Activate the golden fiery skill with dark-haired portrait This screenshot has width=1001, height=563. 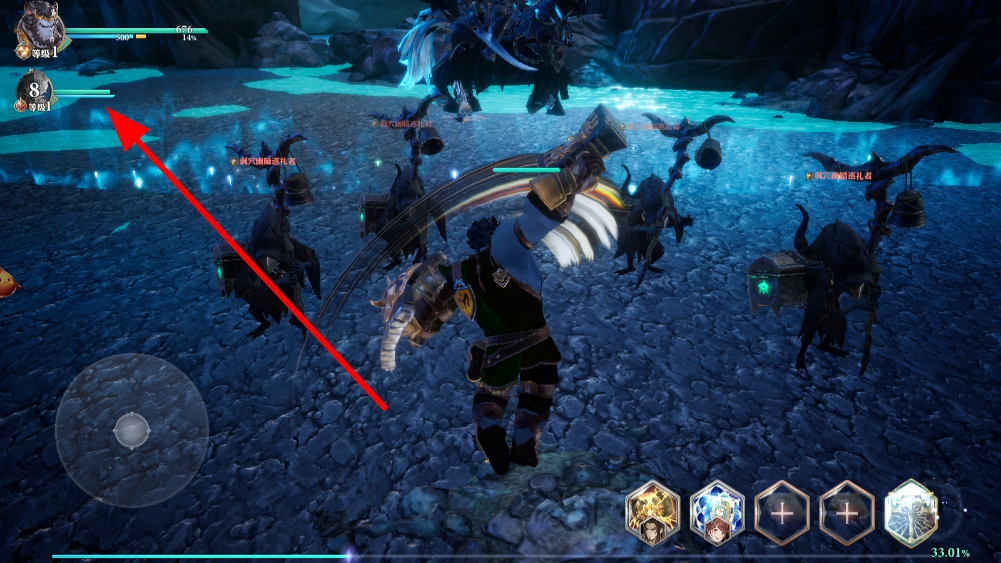click(x=653, y=513)
